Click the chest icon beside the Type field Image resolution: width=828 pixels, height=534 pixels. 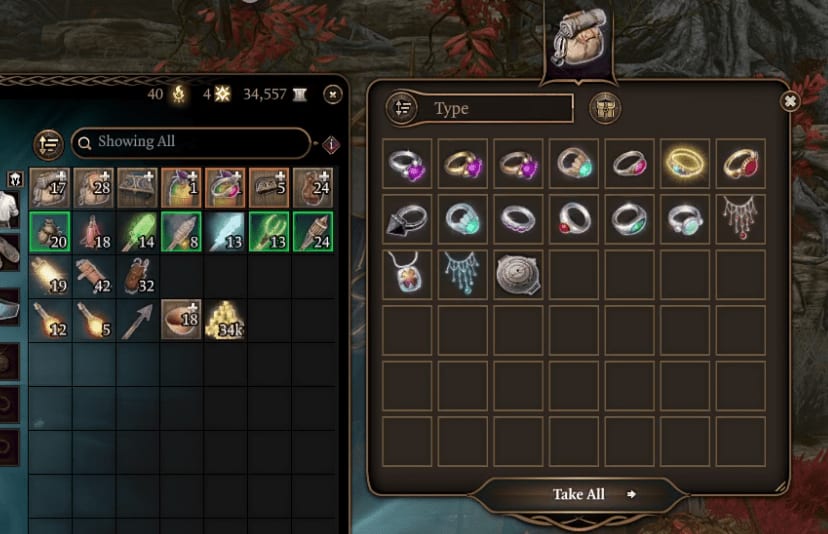[604, 108]
